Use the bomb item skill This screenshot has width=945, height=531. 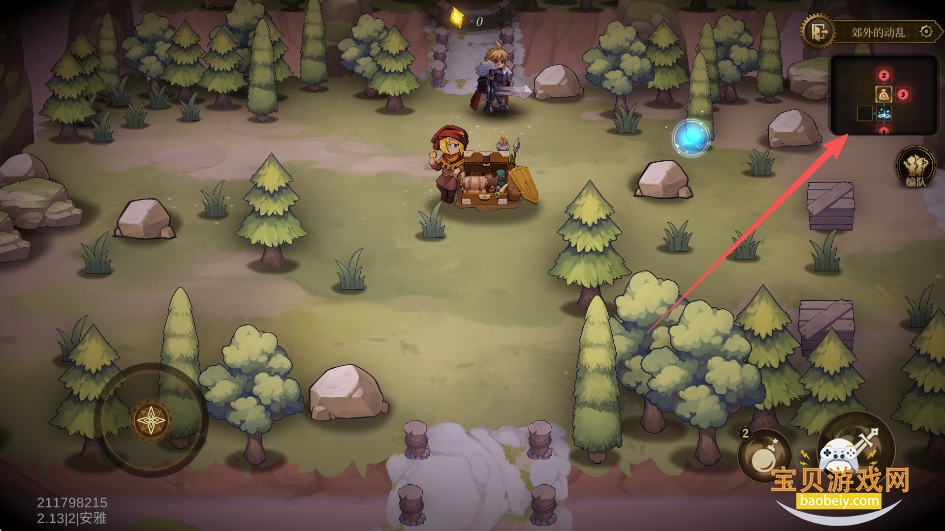click(x=764, y=456)
